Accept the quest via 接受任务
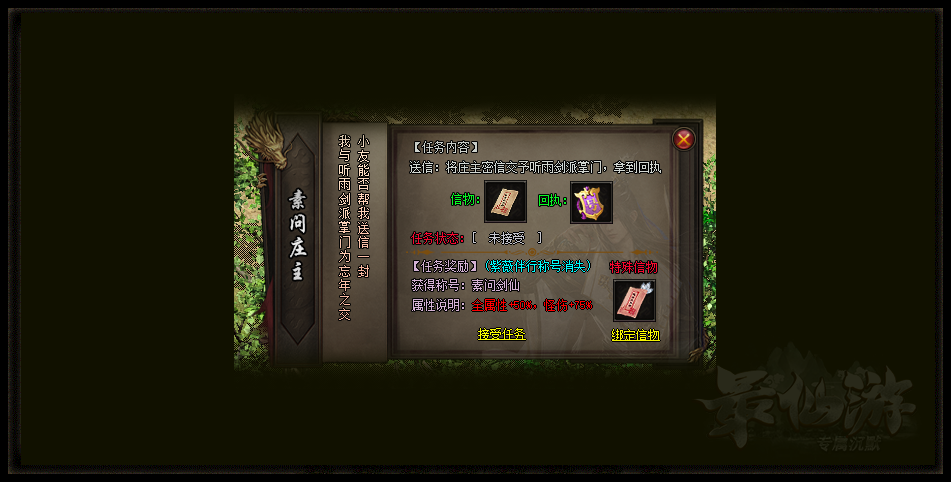951x482 pixels. [x=501, y=334]
